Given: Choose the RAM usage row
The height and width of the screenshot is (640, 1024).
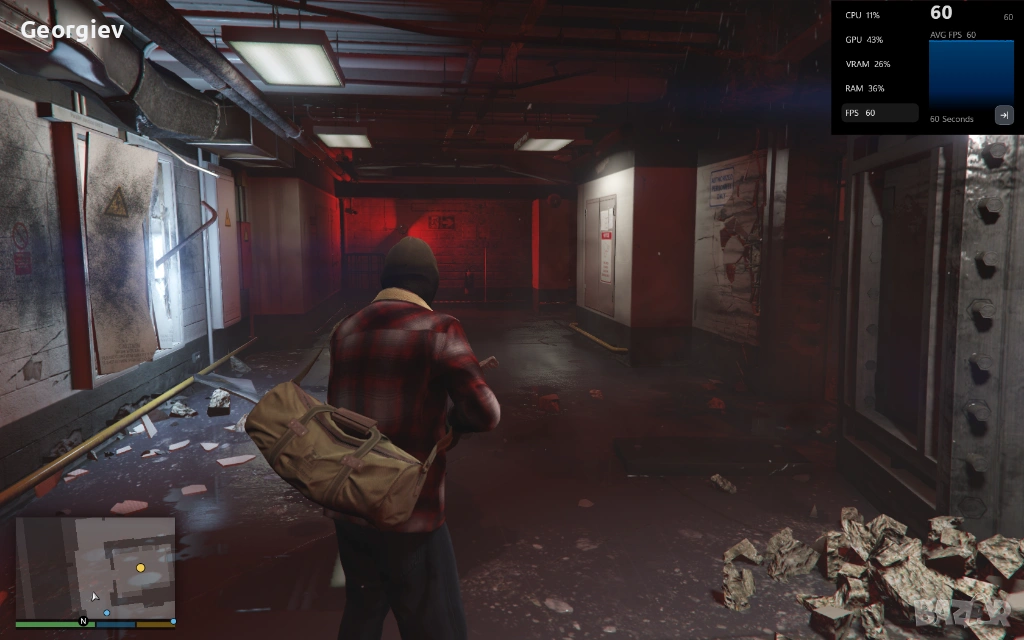Looking at the screenshot, I should 864,88.
